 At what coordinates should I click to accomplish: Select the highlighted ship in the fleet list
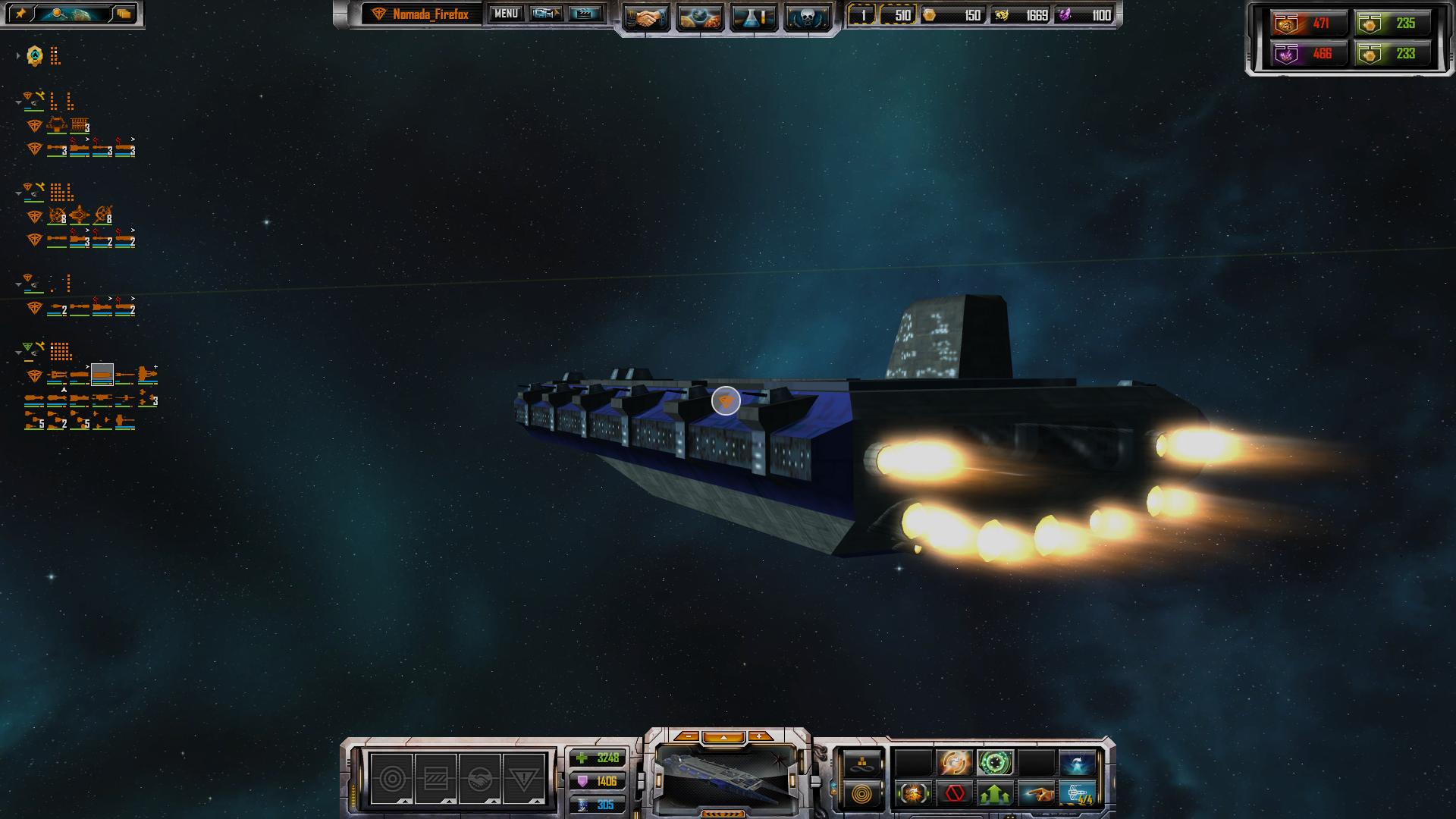102,375
